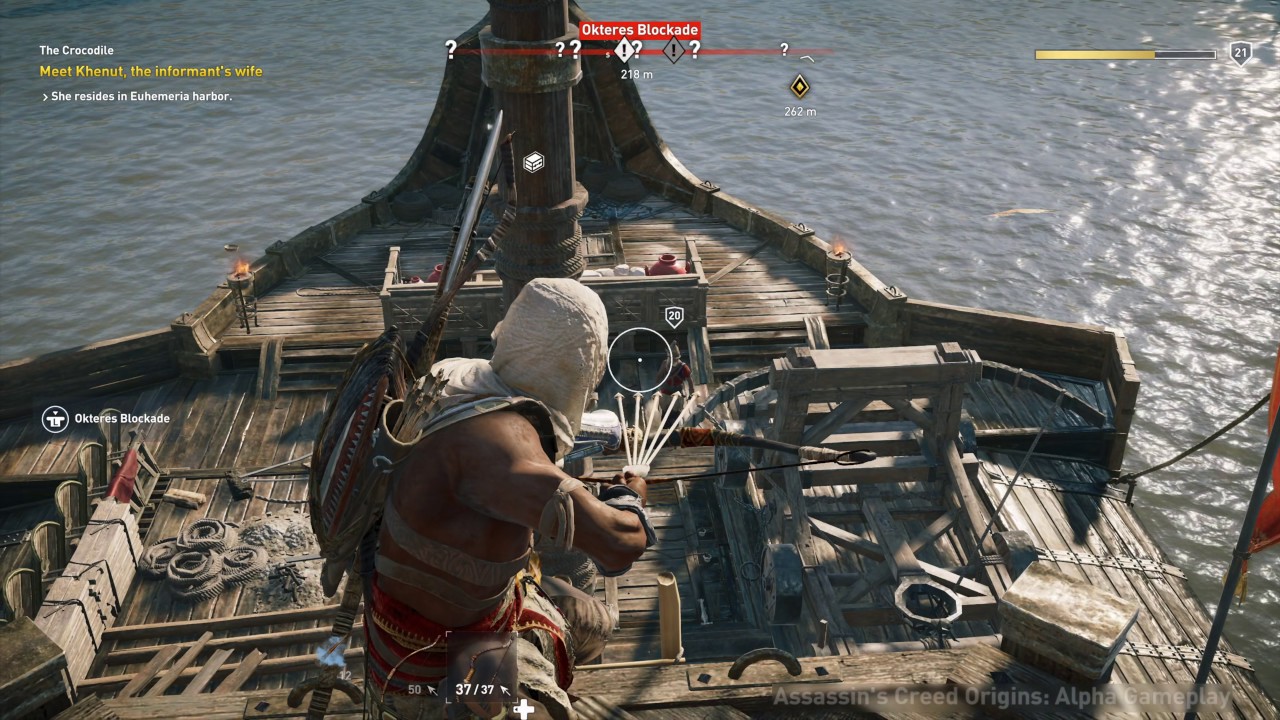Click the Okteres Blockade location icon
Screen dimensions: 1280x720
[54, 418]
